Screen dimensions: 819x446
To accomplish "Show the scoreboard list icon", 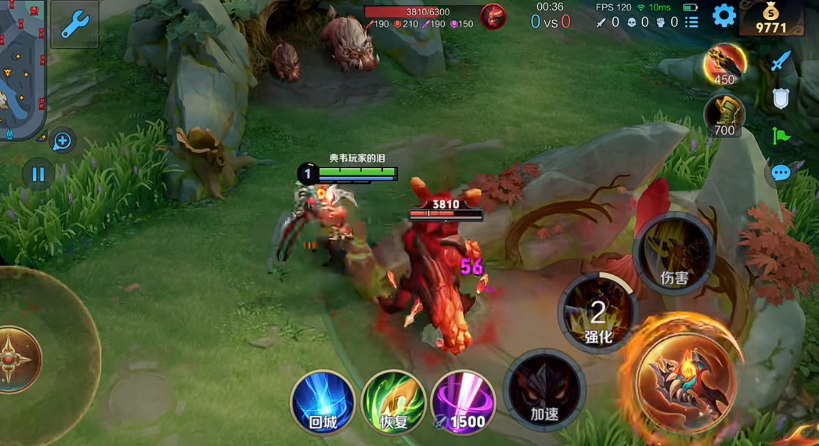I will 692,21.
